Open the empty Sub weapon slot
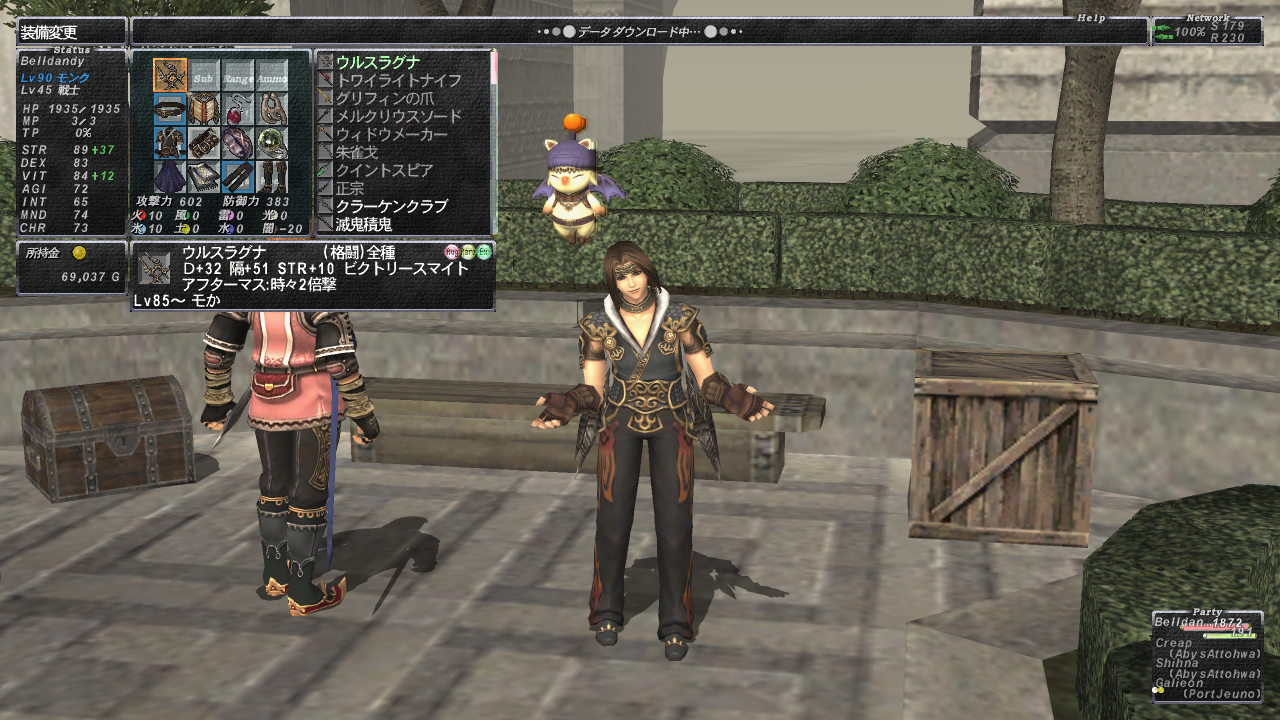Screen dimensions: 1280x720 (204, 75)
